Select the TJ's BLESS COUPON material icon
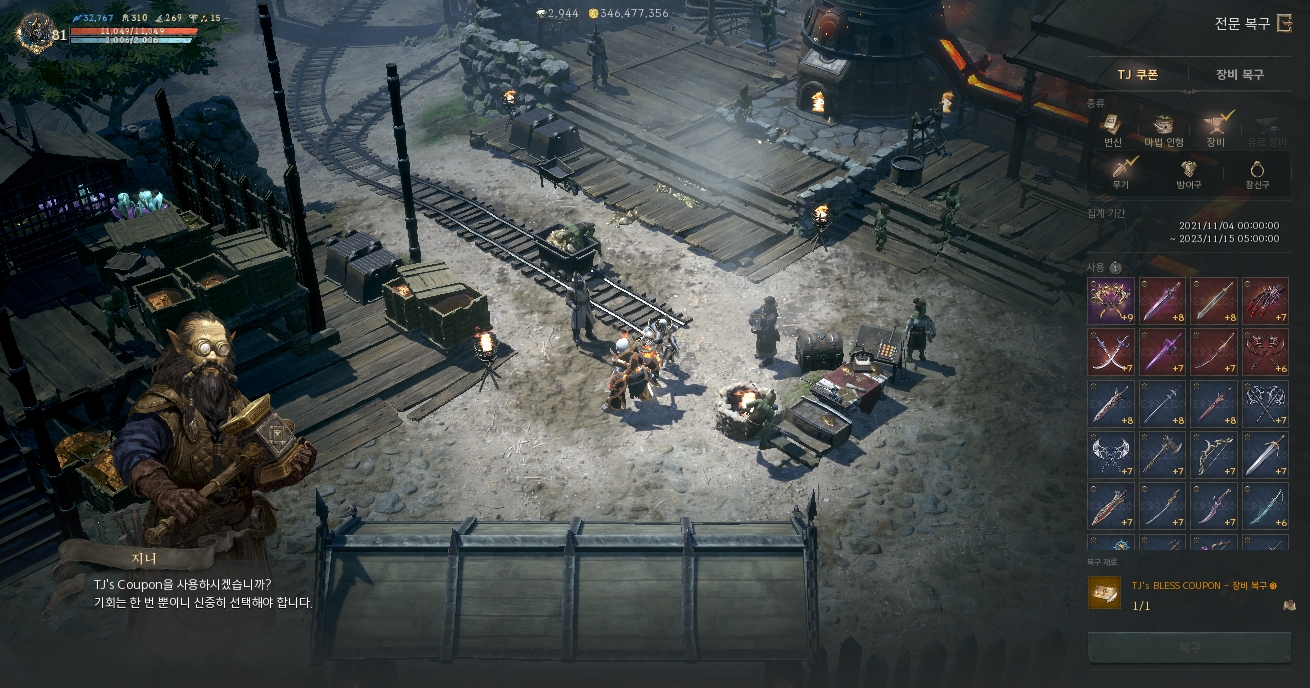This screenshot has height=688, width=1310. click(x=1105, y=593)
